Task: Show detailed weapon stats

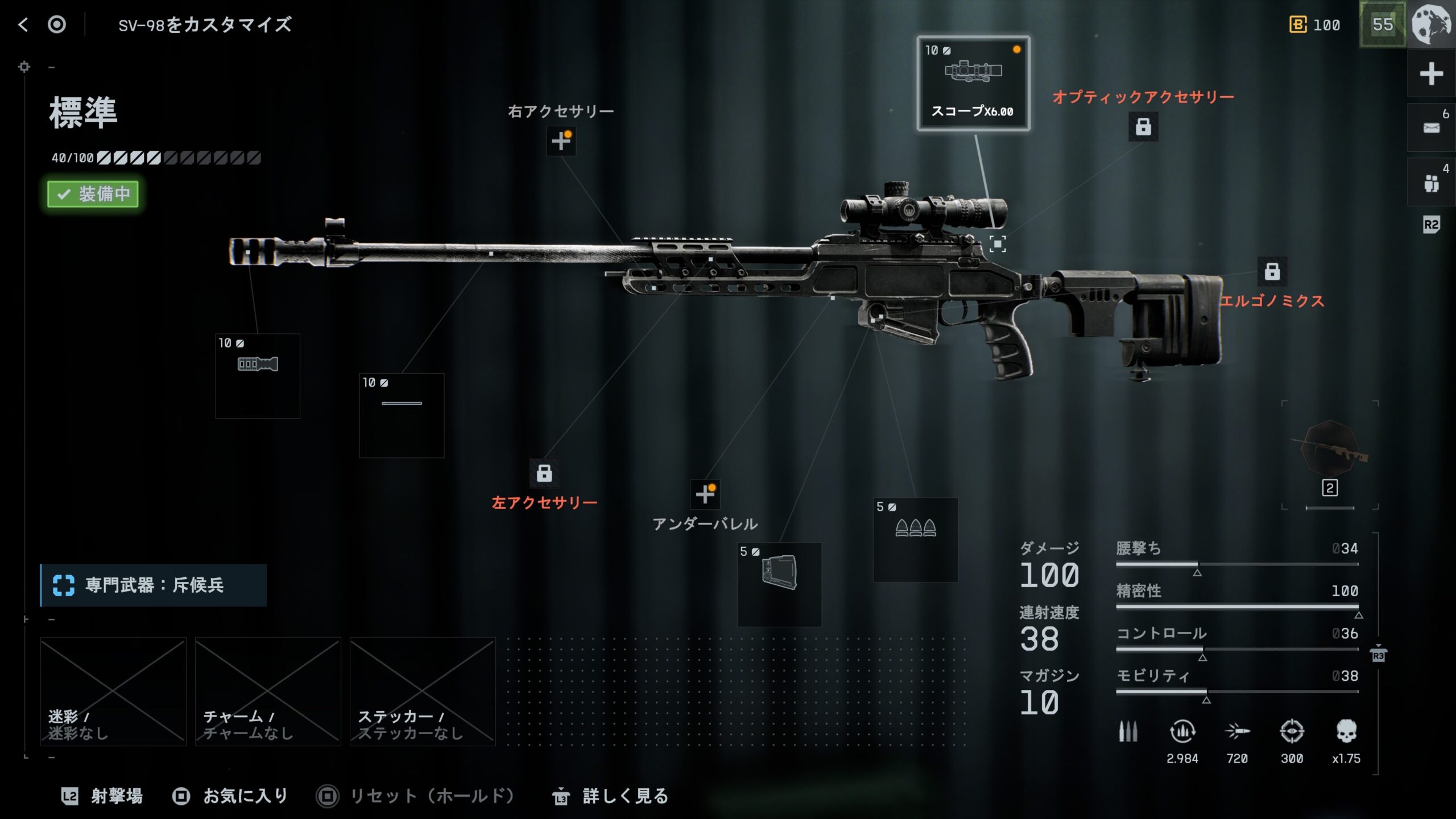Action: (611, 796)
